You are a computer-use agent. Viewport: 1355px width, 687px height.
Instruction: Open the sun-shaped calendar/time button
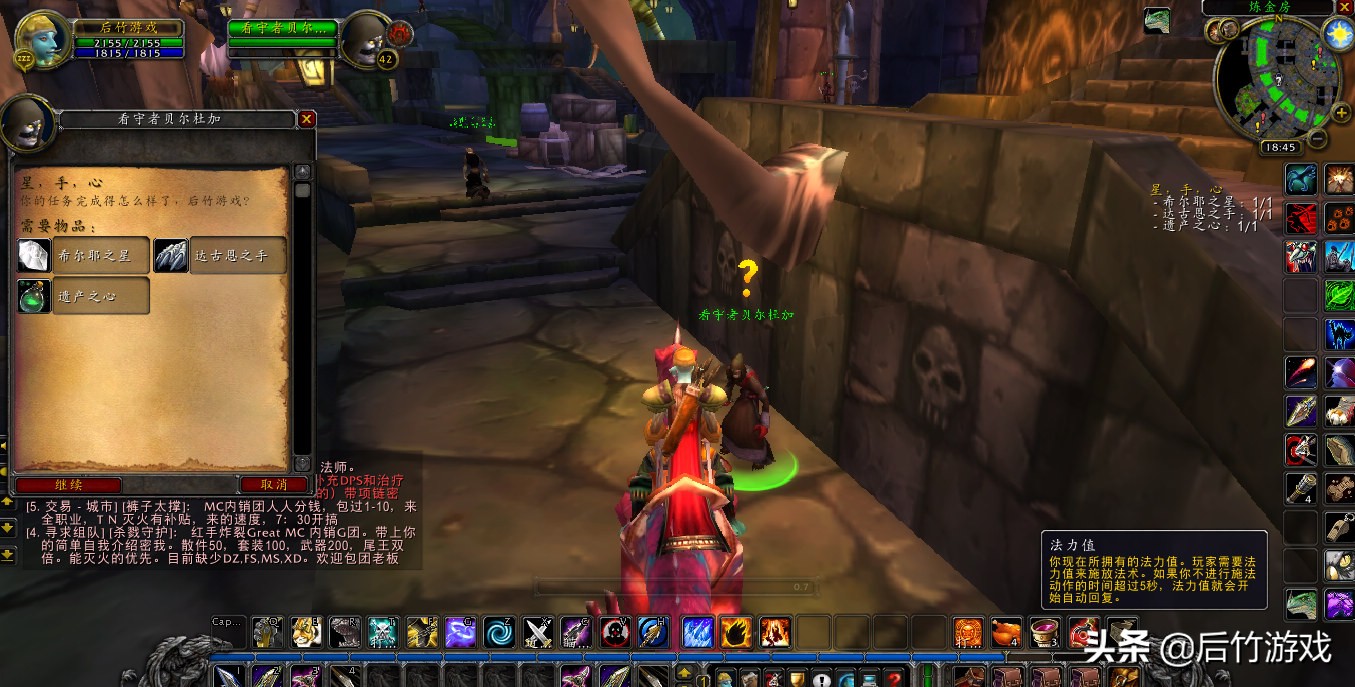[1337, 34]
